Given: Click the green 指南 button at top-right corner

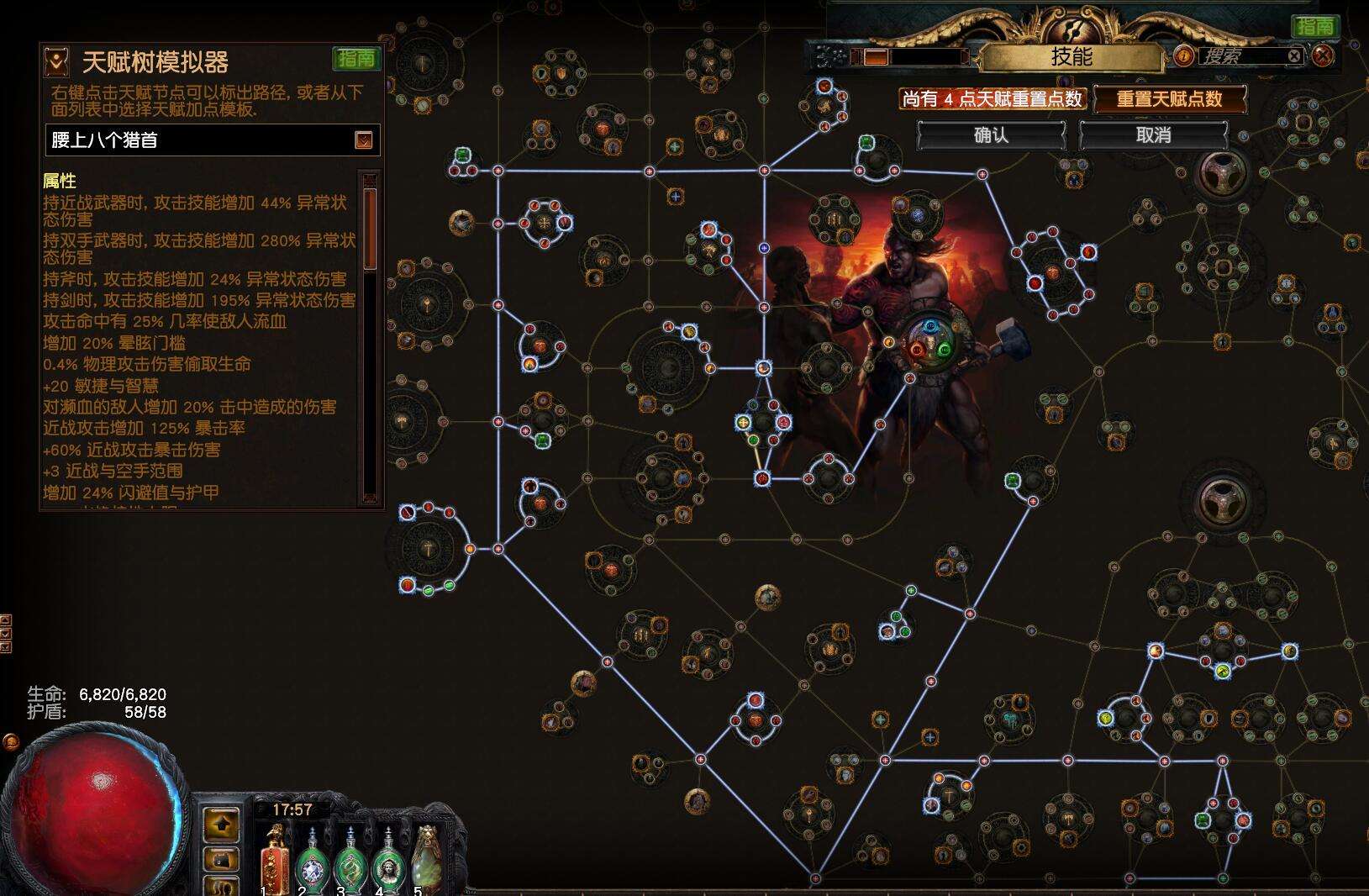Looking at the screenshot, I should pos(1314,26).
